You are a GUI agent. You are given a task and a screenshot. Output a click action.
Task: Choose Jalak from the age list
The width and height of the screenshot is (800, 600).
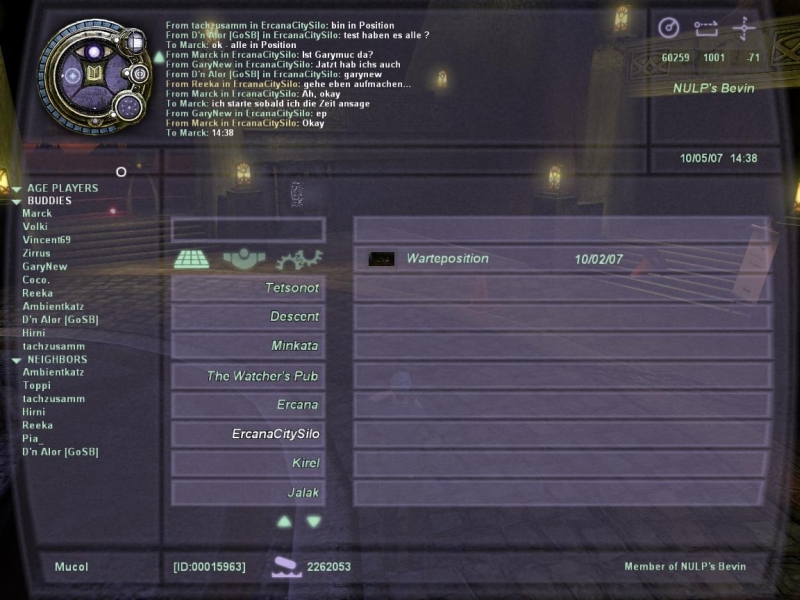tap(248, 492)
